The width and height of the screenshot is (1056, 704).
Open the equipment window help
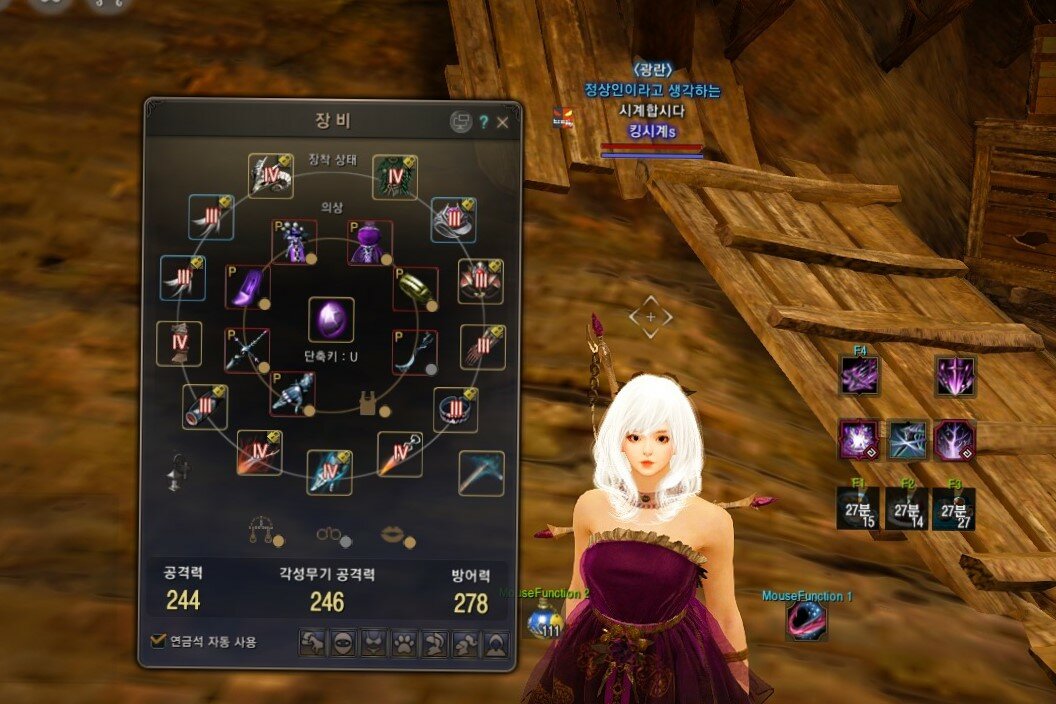click(484, 122)
